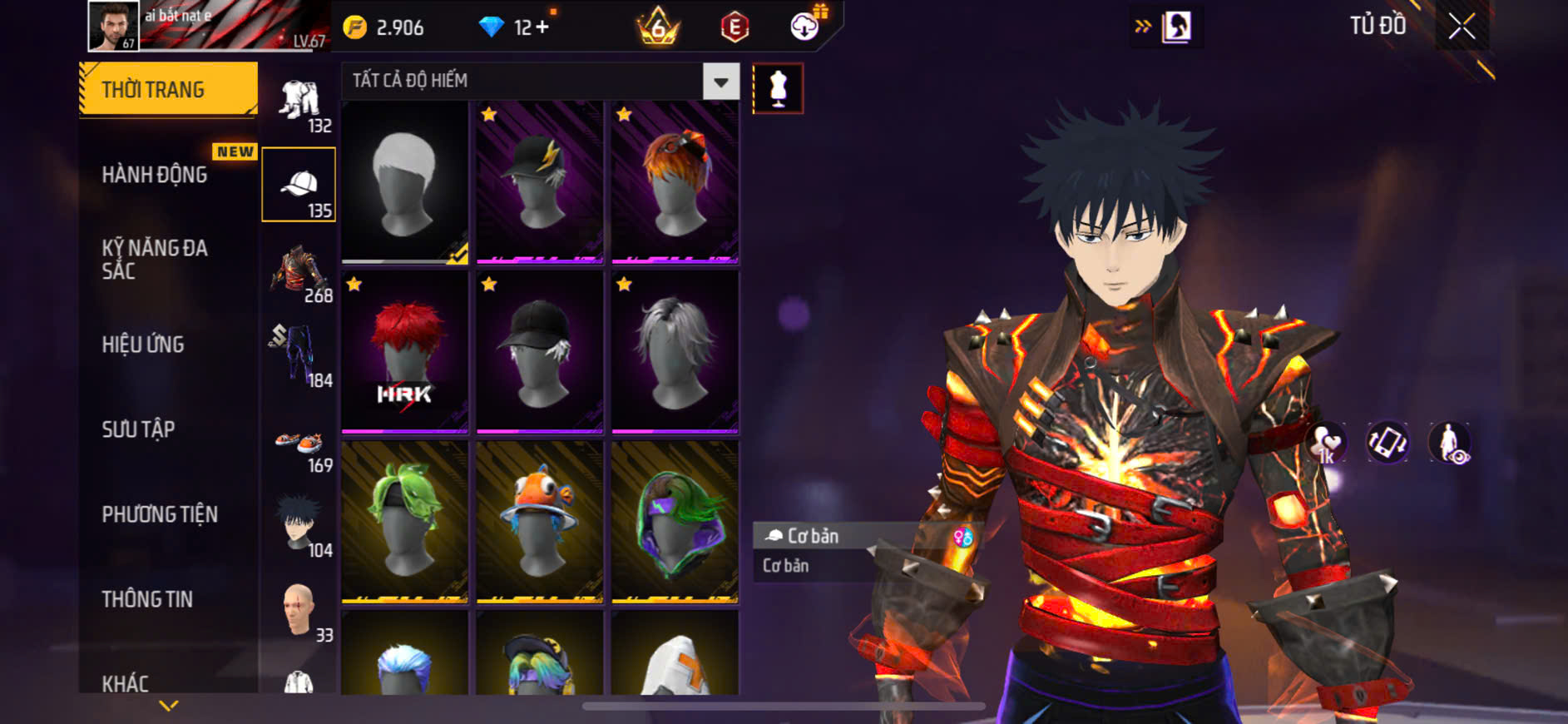Open the shoes category icon

click(x=299, y=445)
